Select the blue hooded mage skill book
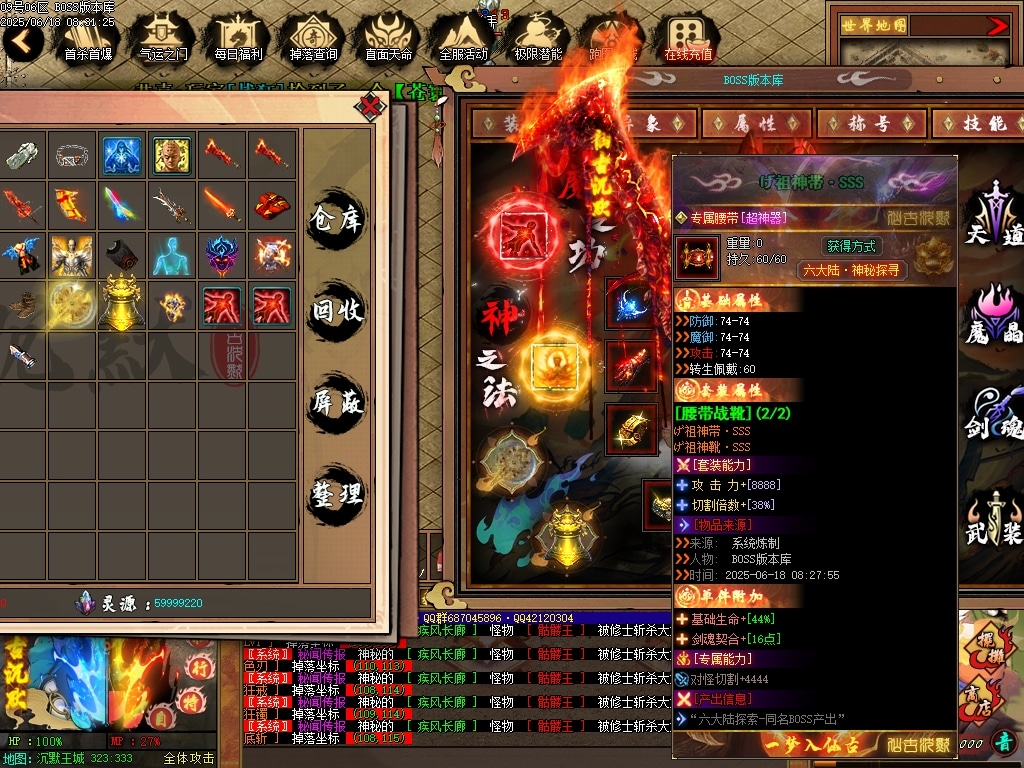The width and height of the screenshot is (1024, 768). point(122,155)
